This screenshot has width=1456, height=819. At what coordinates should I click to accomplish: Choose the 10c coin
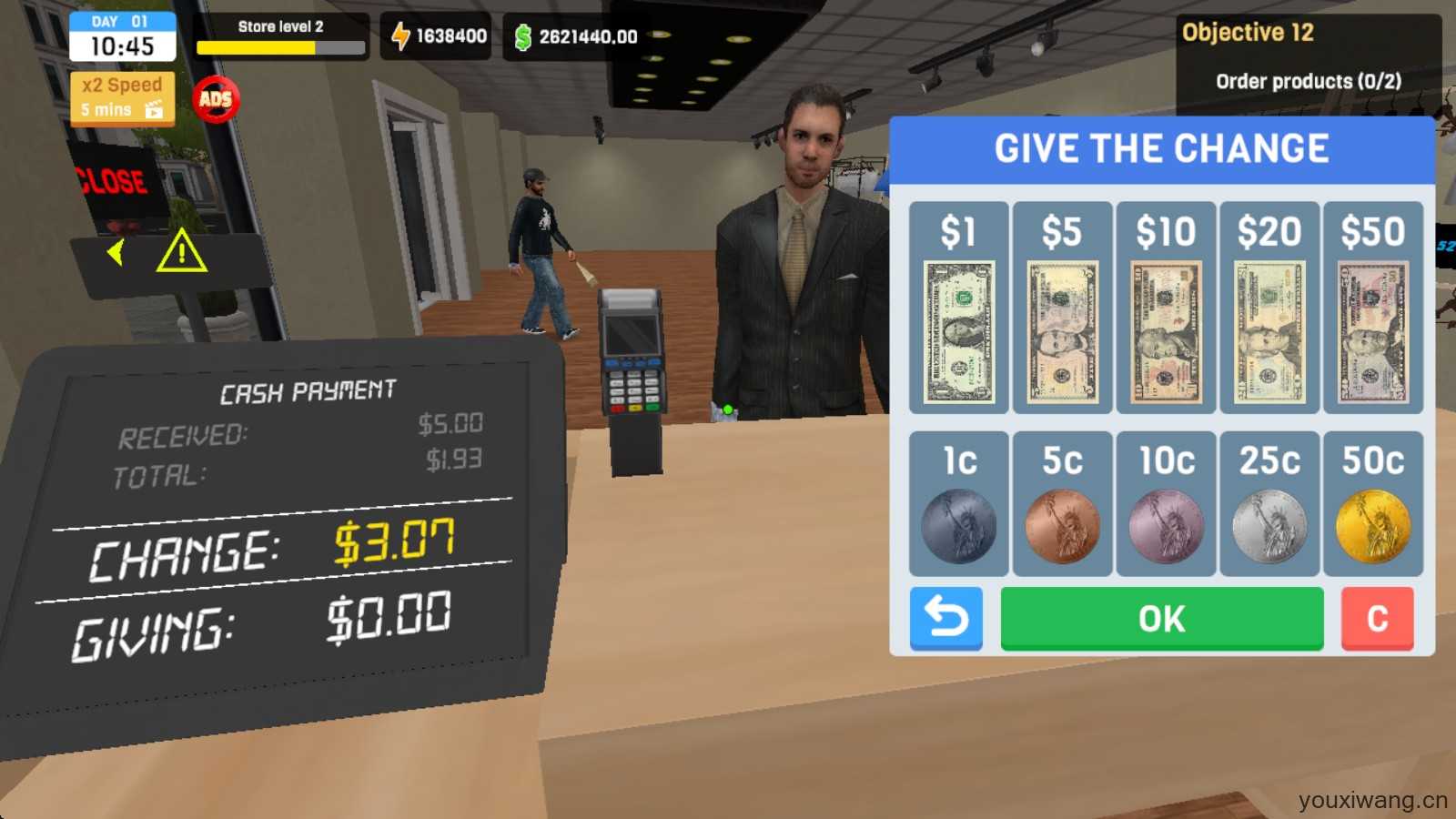pos(1166,504)
